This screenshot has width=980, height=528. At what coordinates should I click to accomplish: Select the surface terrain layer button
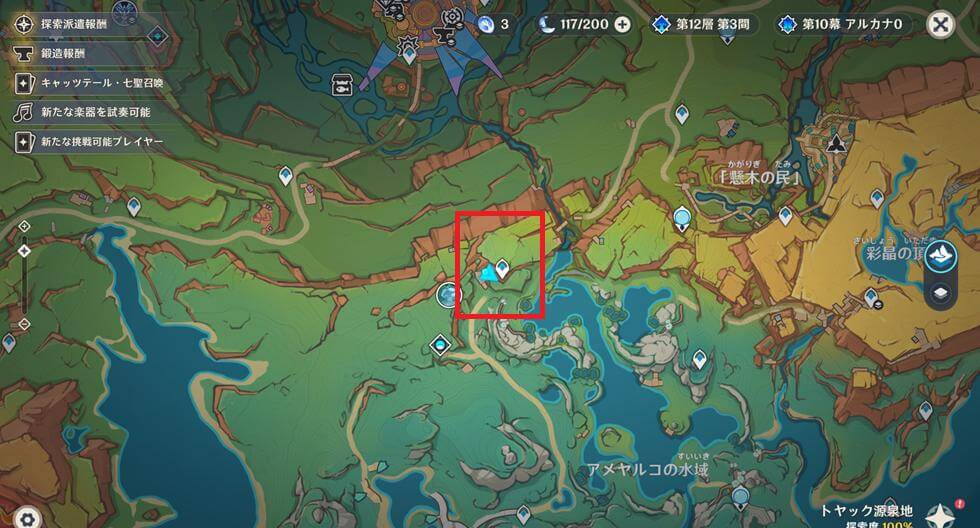(x=940, y=257)
